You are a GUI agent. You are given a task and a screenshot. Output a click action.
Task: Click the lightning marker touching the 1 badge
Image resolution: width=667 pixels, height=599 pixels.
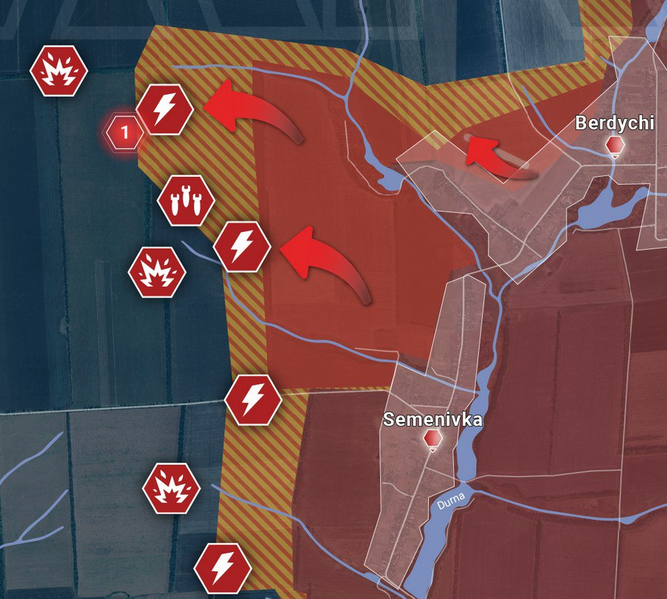tap(164, 109)
